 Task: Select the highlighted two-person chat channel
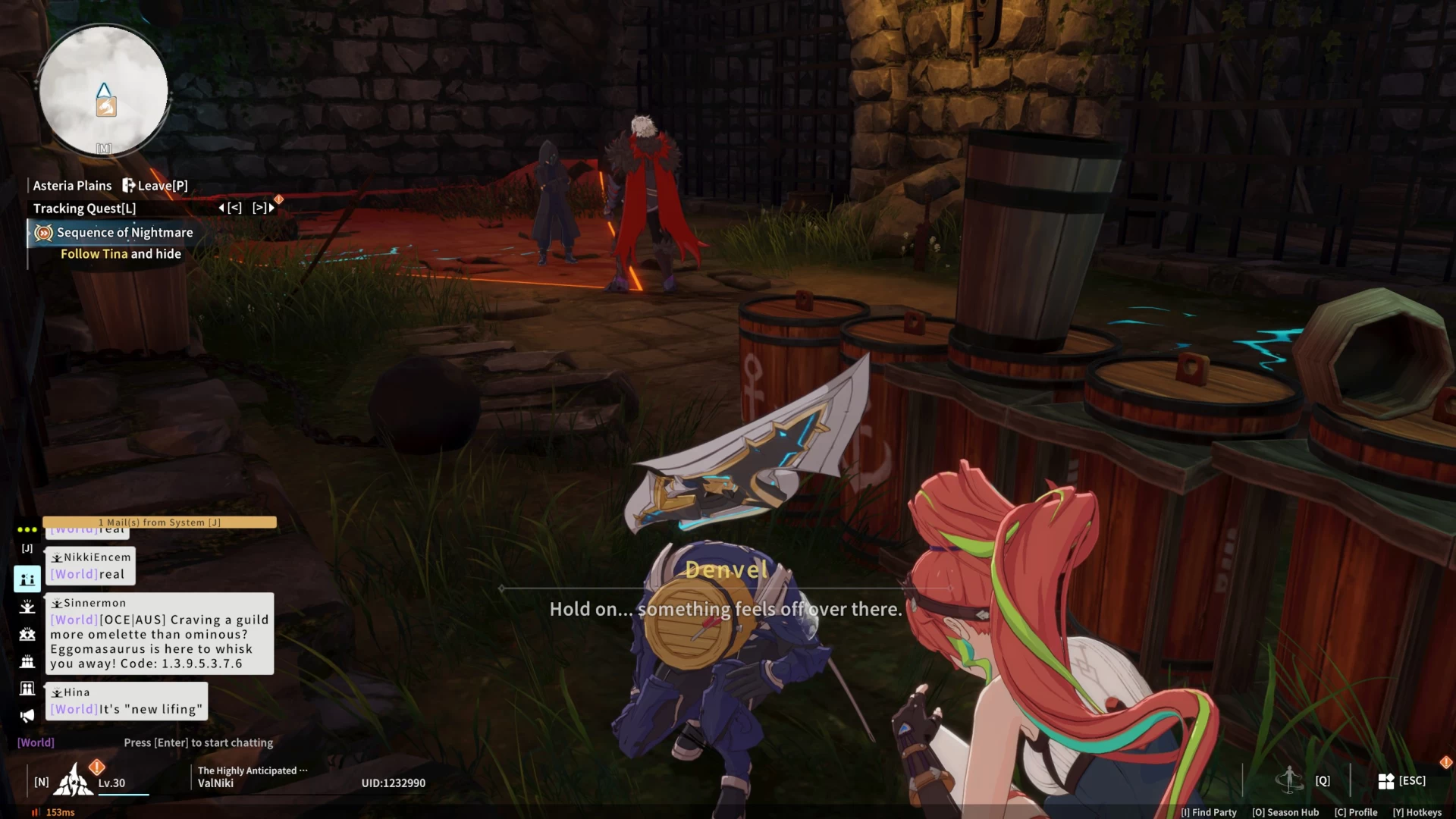pyautogui.click(x=27, y=579)
